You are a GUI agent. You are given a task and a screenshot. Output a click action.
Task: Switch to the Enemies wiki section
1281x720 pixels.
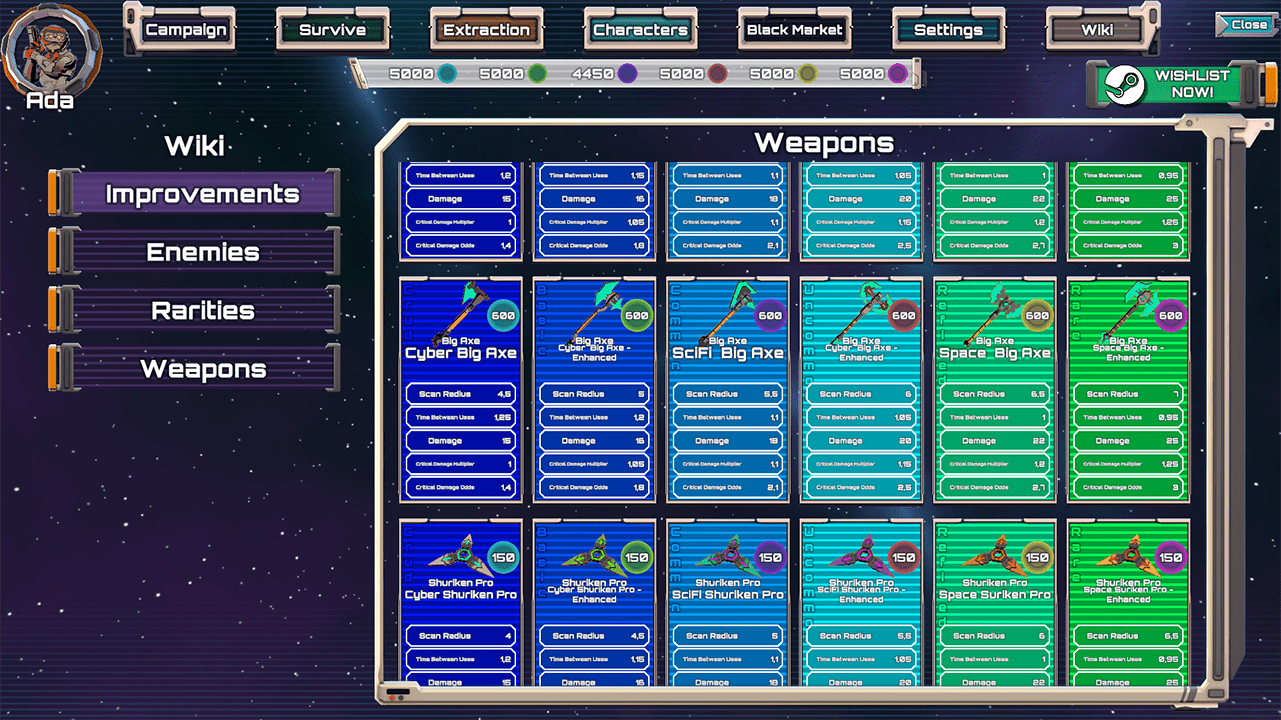[203, 252]
